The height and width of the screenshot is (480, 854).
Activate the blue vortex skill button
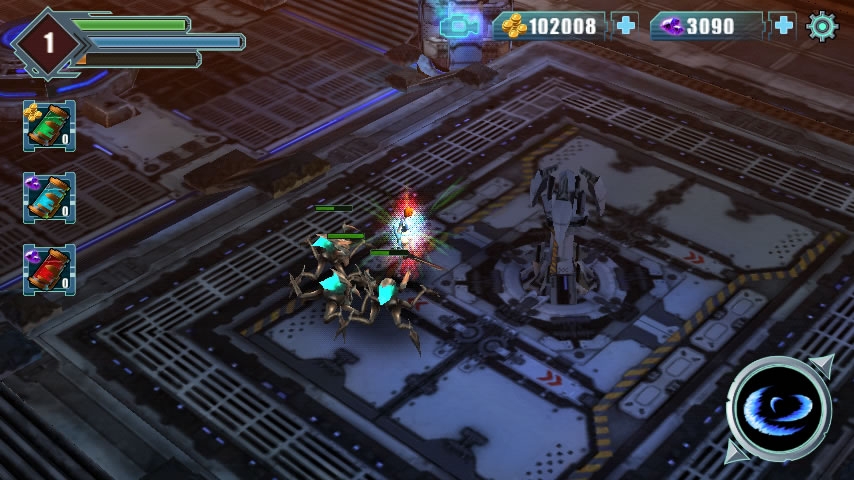coord(779,409)
